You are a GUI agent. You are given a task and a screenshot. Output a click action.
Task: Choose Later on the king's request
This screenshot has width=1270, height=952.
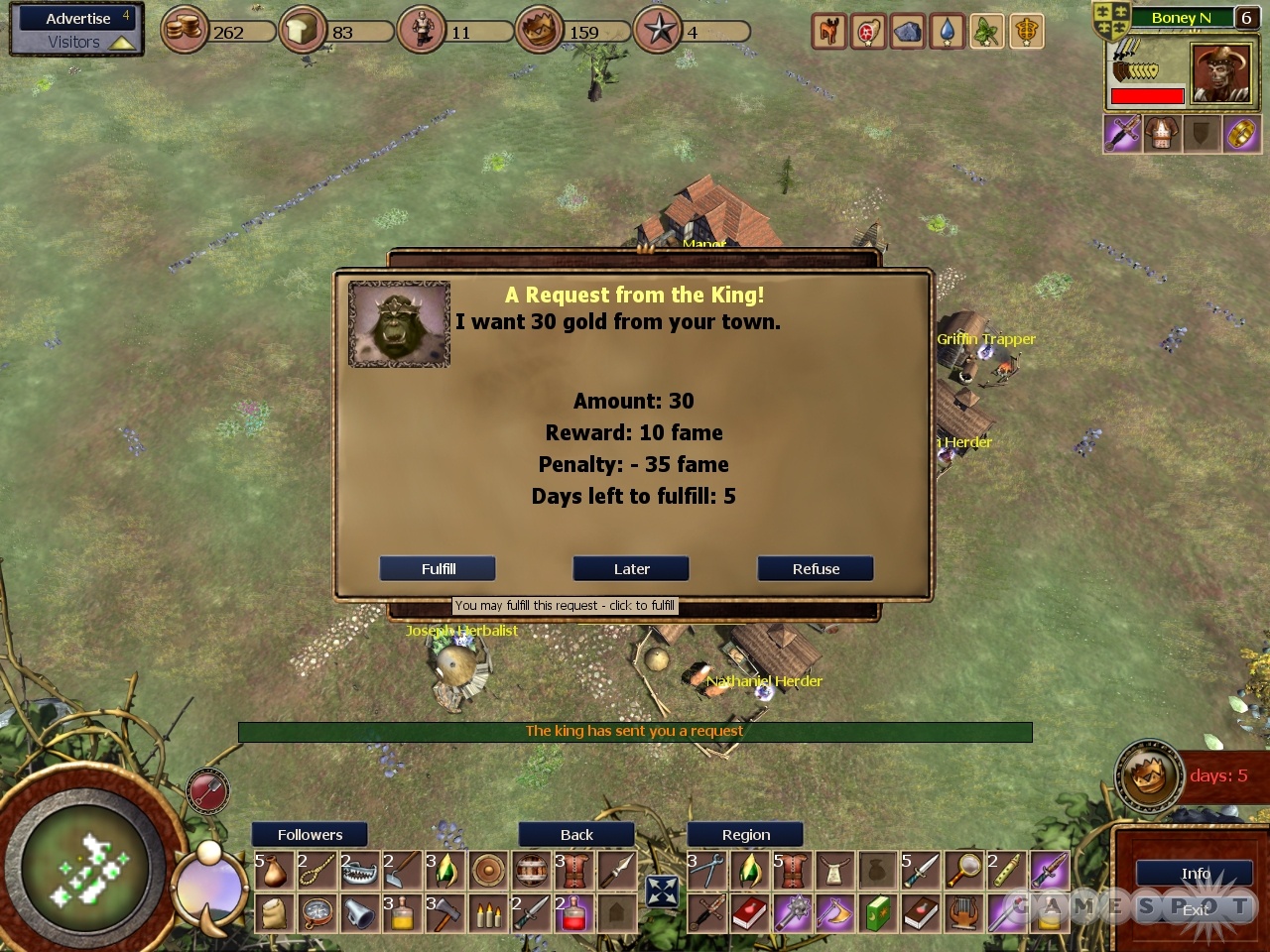pos(631,568)
